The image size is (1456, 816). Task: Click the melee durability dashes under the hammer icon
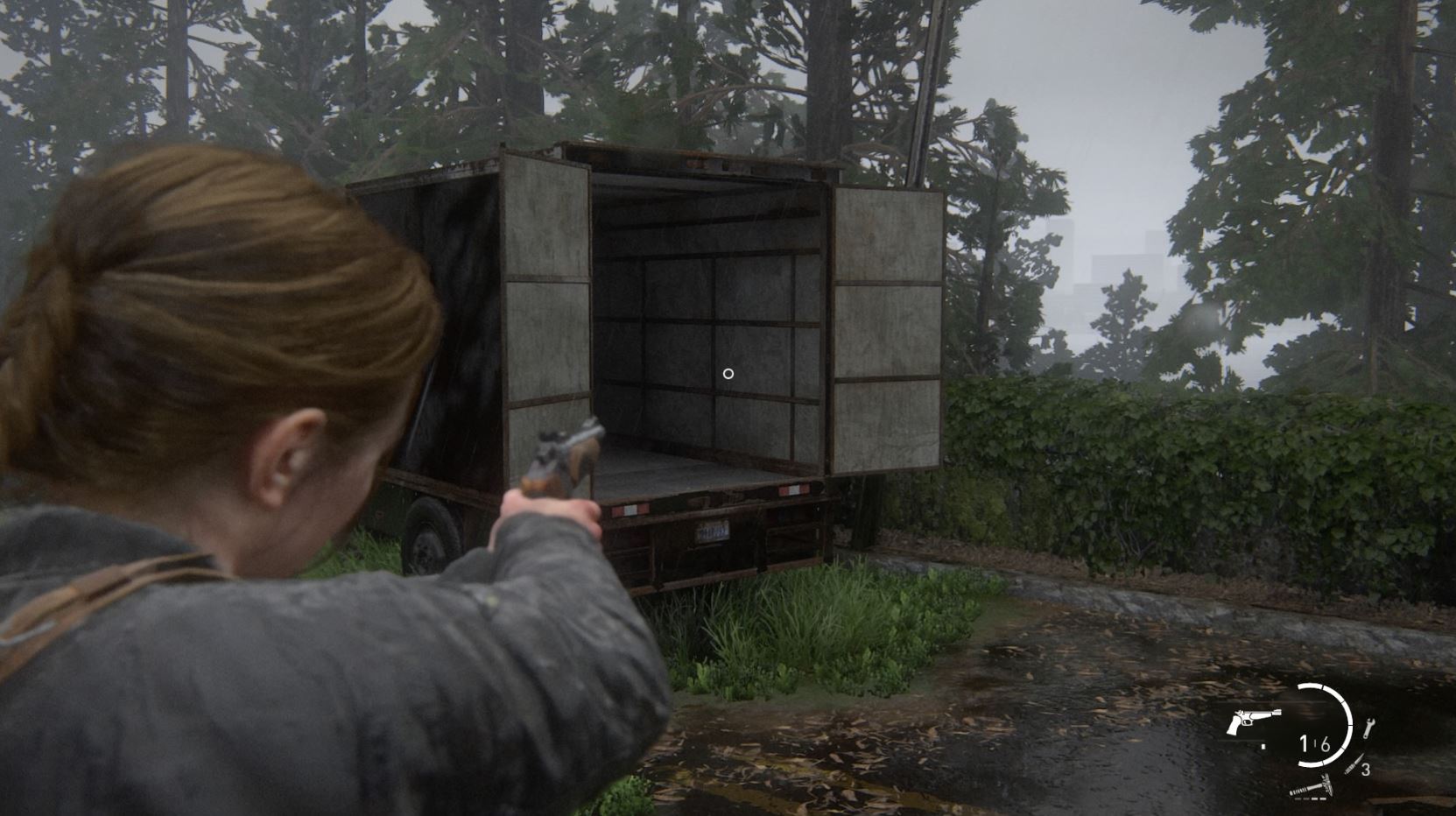[x=1309, y=798]
